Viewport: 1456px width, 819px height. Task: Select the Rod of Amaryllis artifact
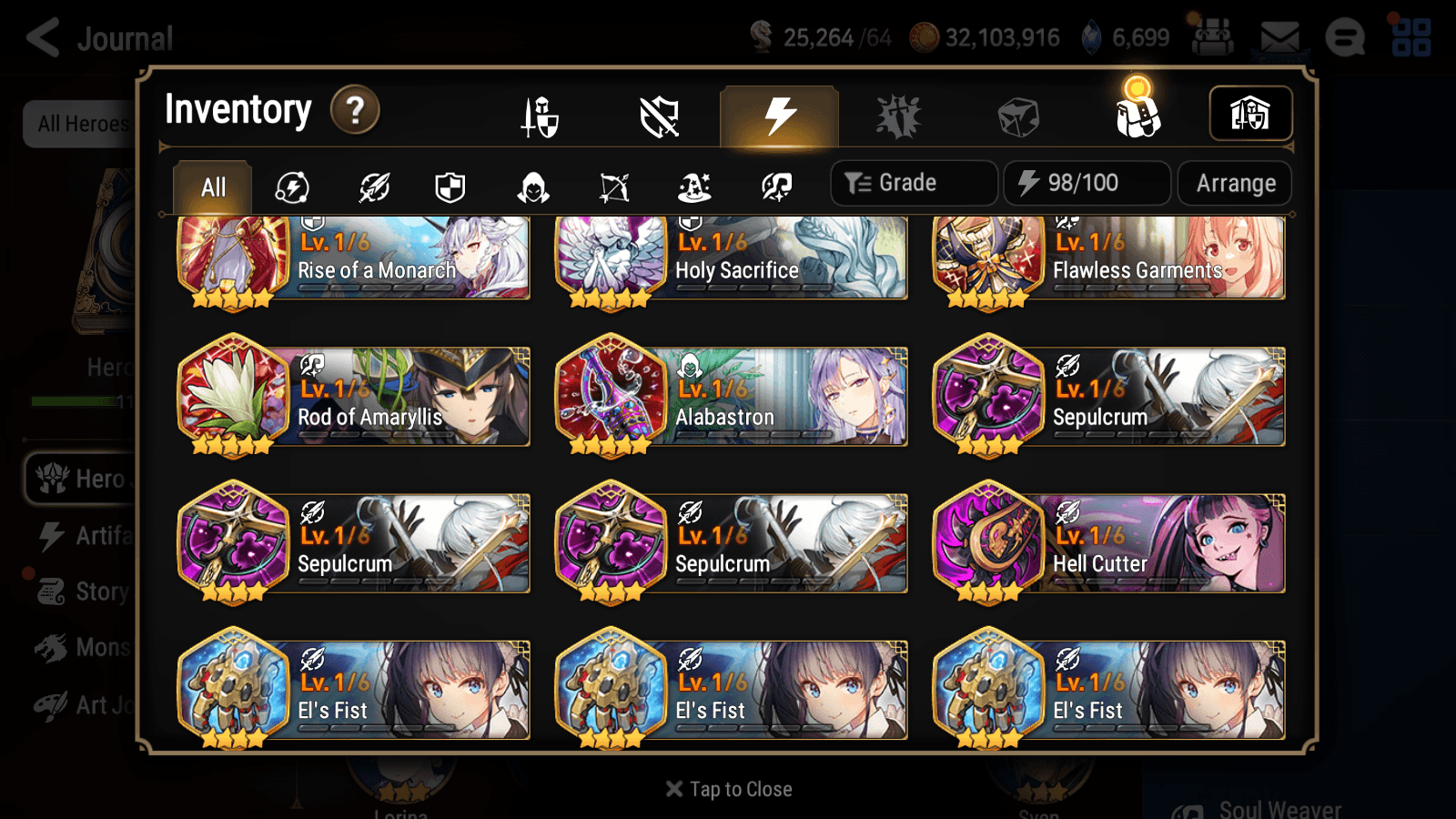pos(353,395)
